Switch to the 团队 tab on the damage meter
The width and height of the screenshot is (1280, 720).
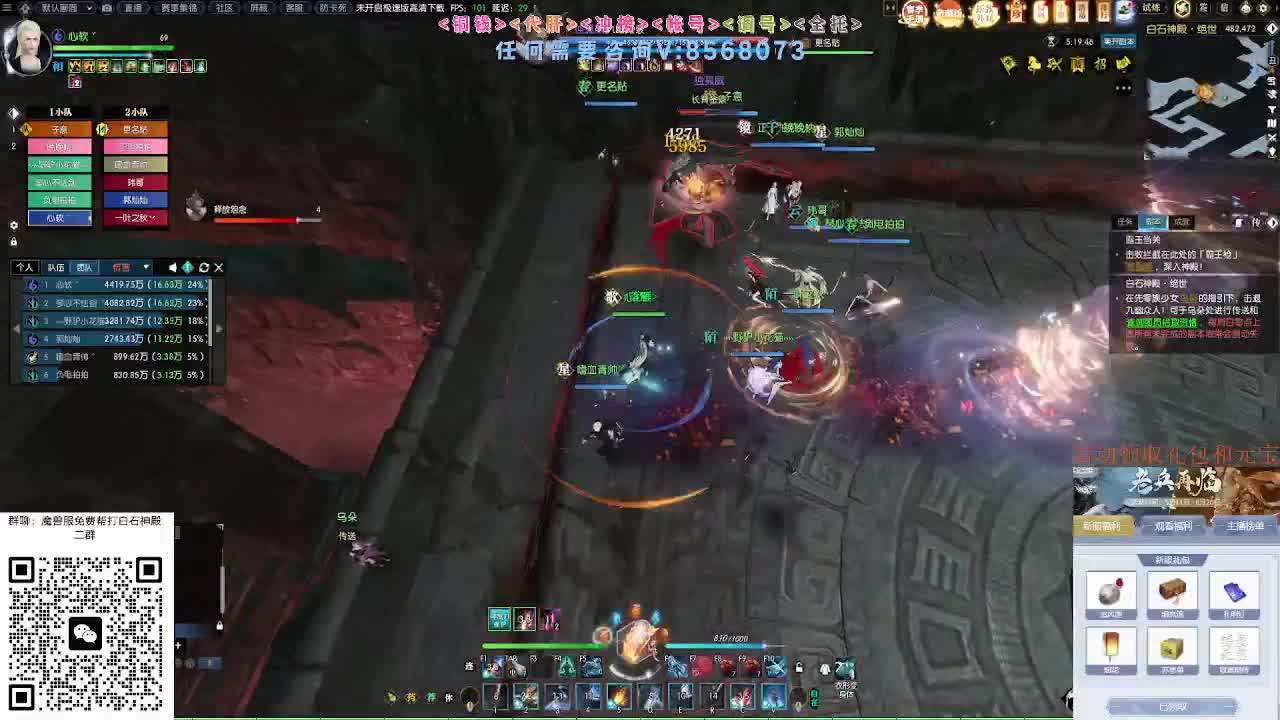pos(84,267)
